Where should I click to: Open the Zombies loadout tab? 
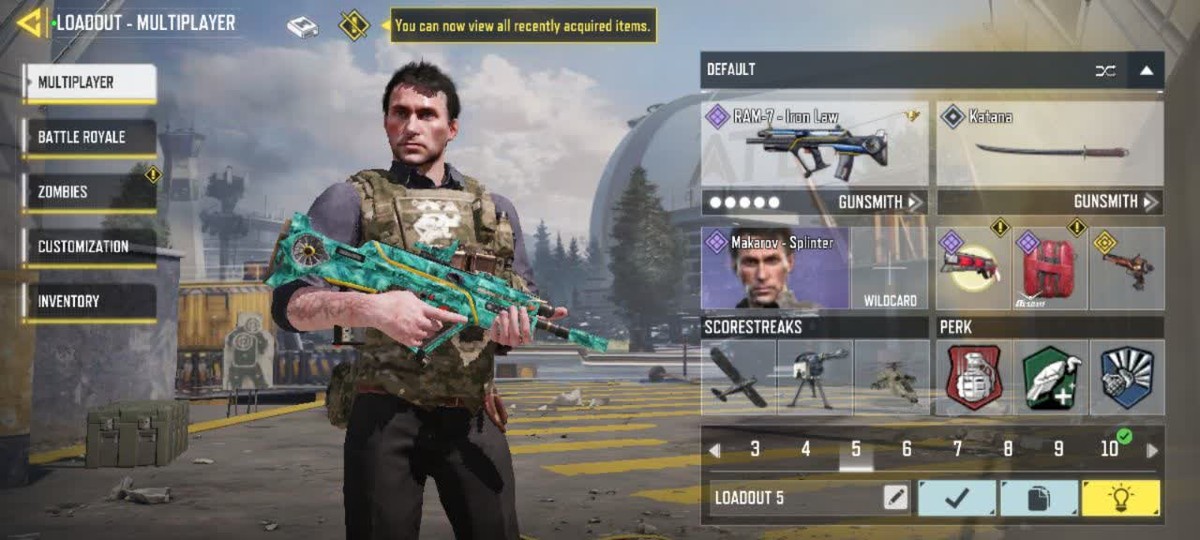click(x=90, y=192)
